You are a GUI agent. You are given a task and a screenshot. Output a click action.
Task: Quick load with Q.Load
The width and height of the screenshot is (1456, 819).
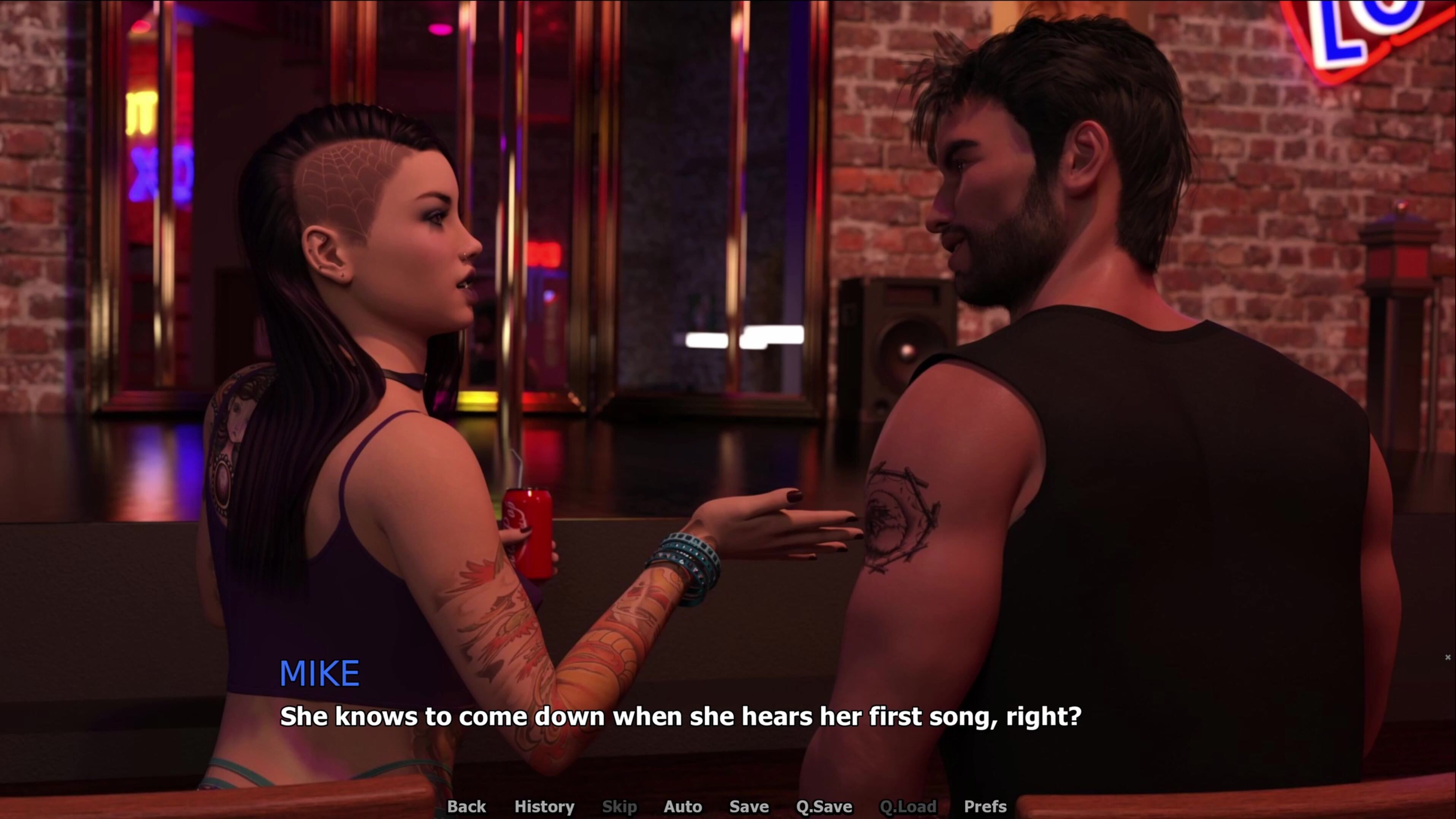click(908, 806)
